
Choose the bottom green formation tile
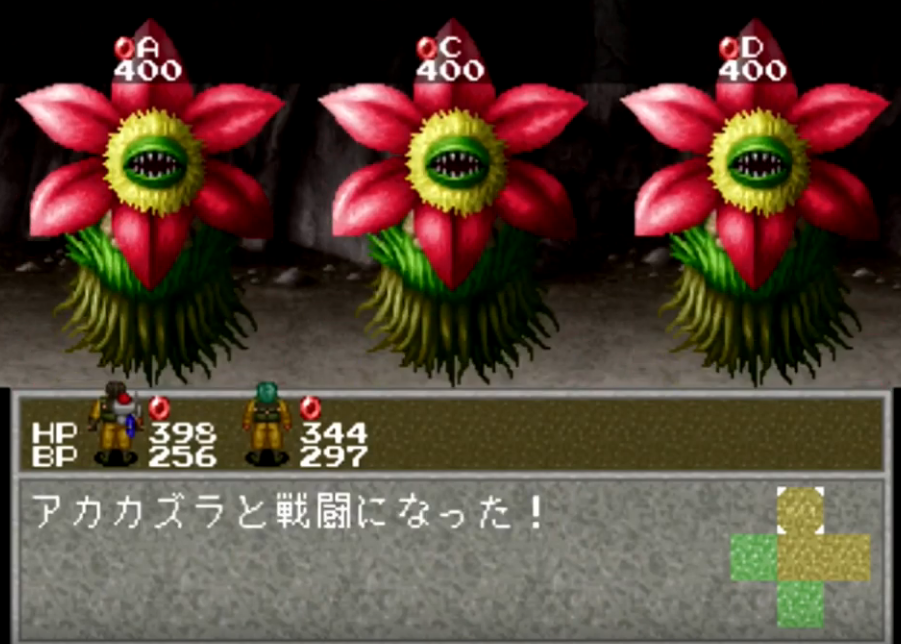(800, 603)
